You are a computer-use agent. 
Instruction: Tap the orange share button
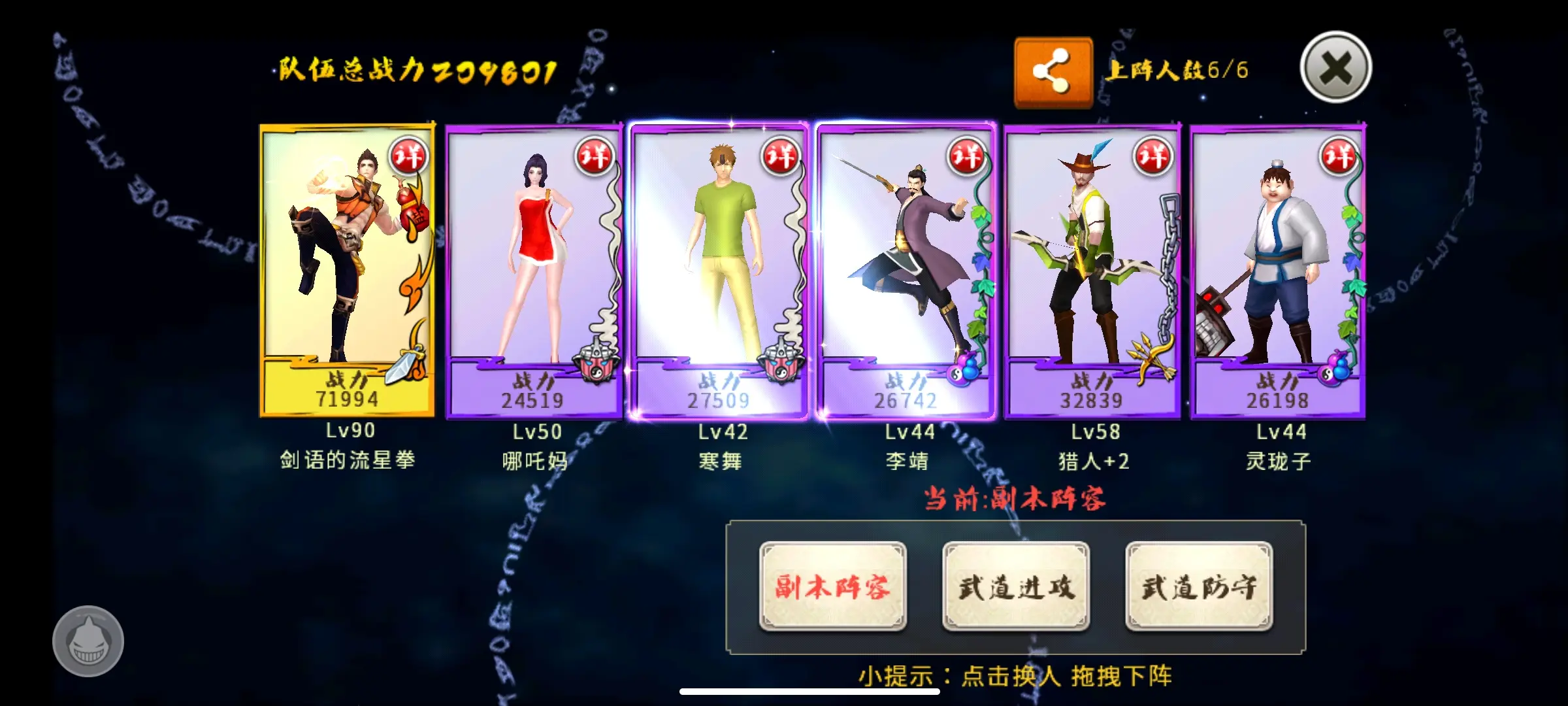[x=1053, y=71]
